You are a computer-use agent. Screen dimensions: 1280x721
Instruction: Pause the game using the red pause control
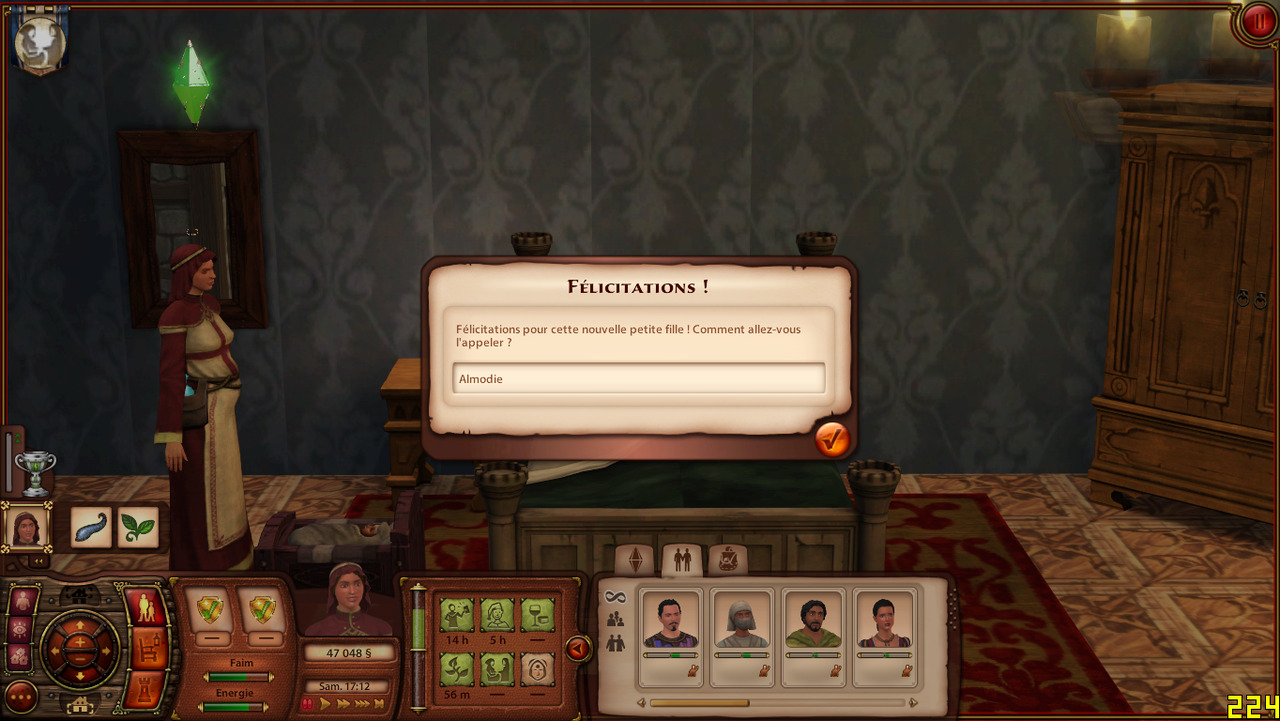coord(308,704)
